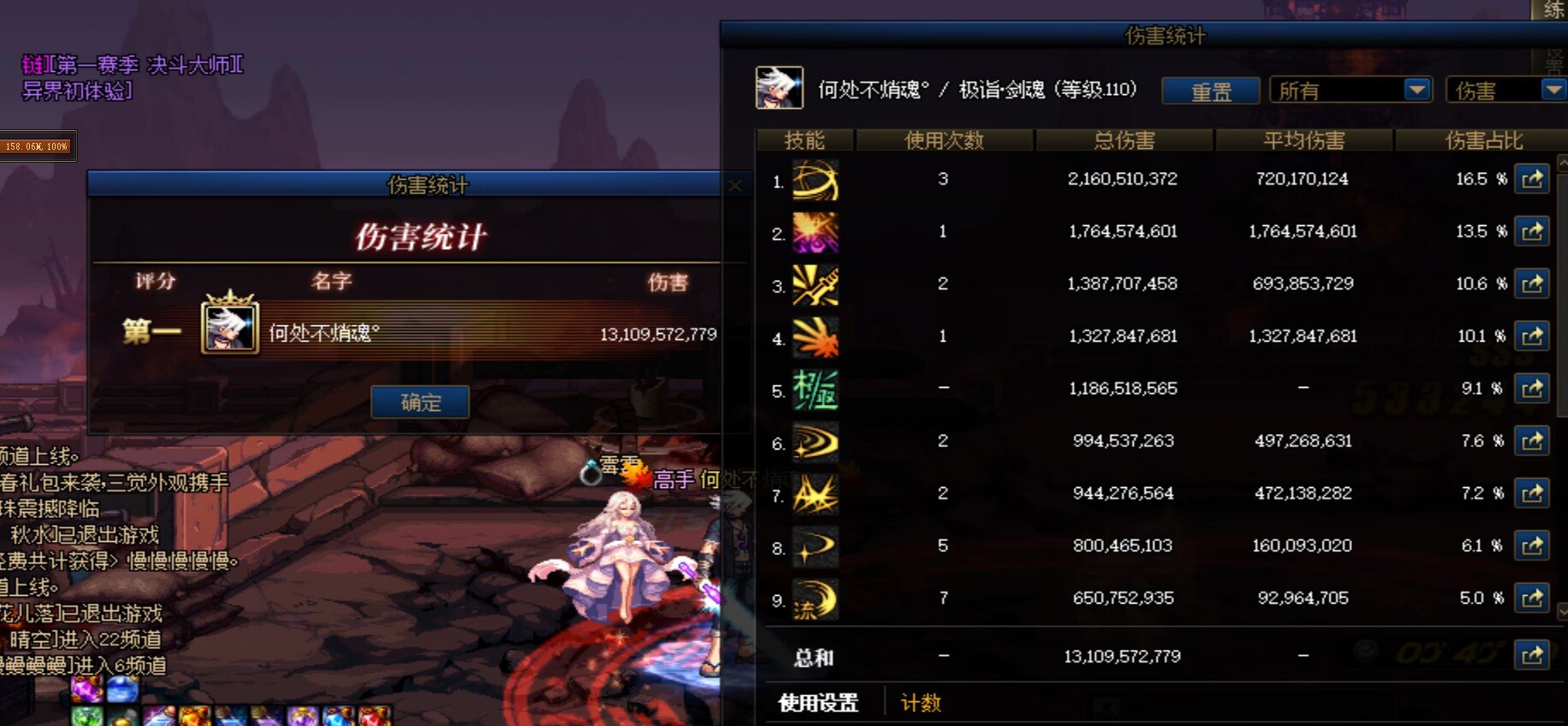Switch to the 计数 tab
The image size is (1568, 726).
917,703
